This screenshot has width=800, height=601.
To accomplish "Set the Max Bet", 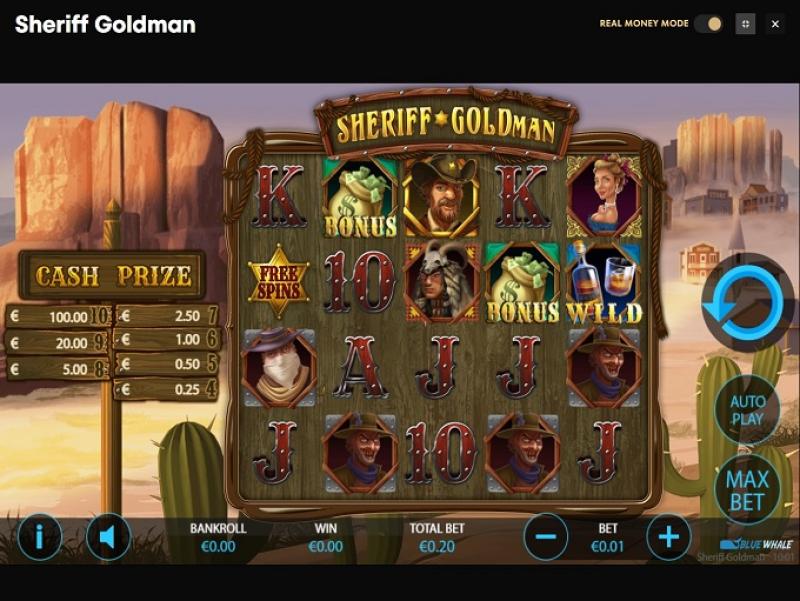I will 747,489.
